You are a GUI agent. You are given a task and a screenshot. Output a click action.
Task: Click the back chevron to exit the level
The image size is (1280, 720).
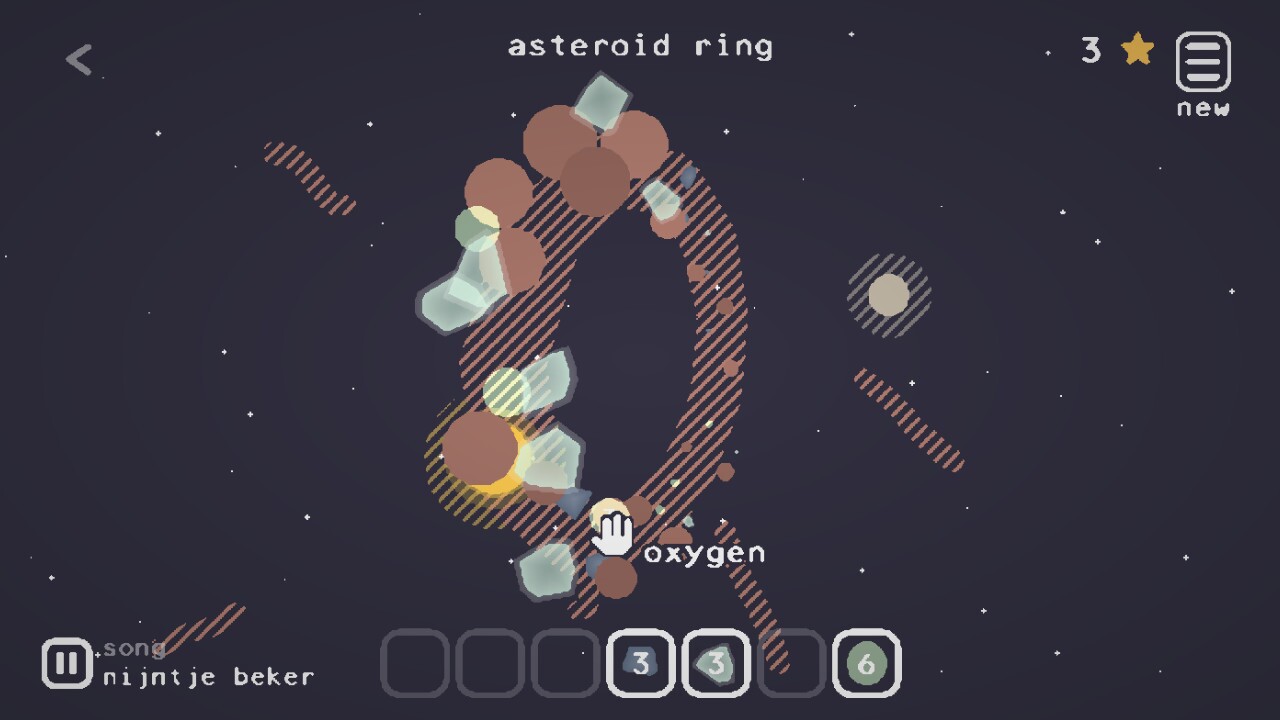tap(78, 58)
